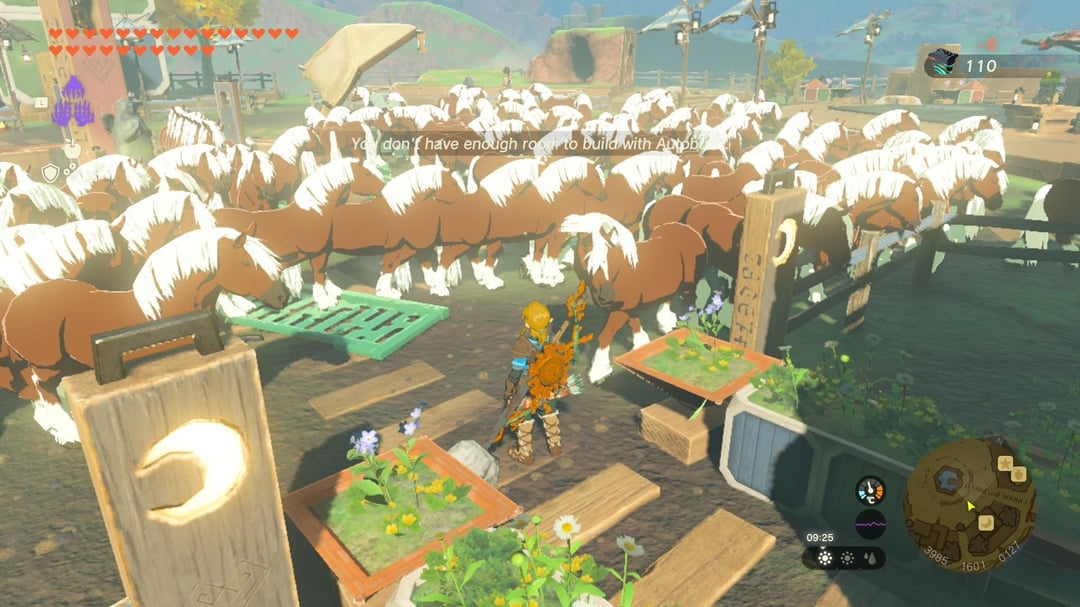Viewport: 1080px width, 607px height.
Task: Click the zonaite counter icon beside 110
Action: point(940,65)
